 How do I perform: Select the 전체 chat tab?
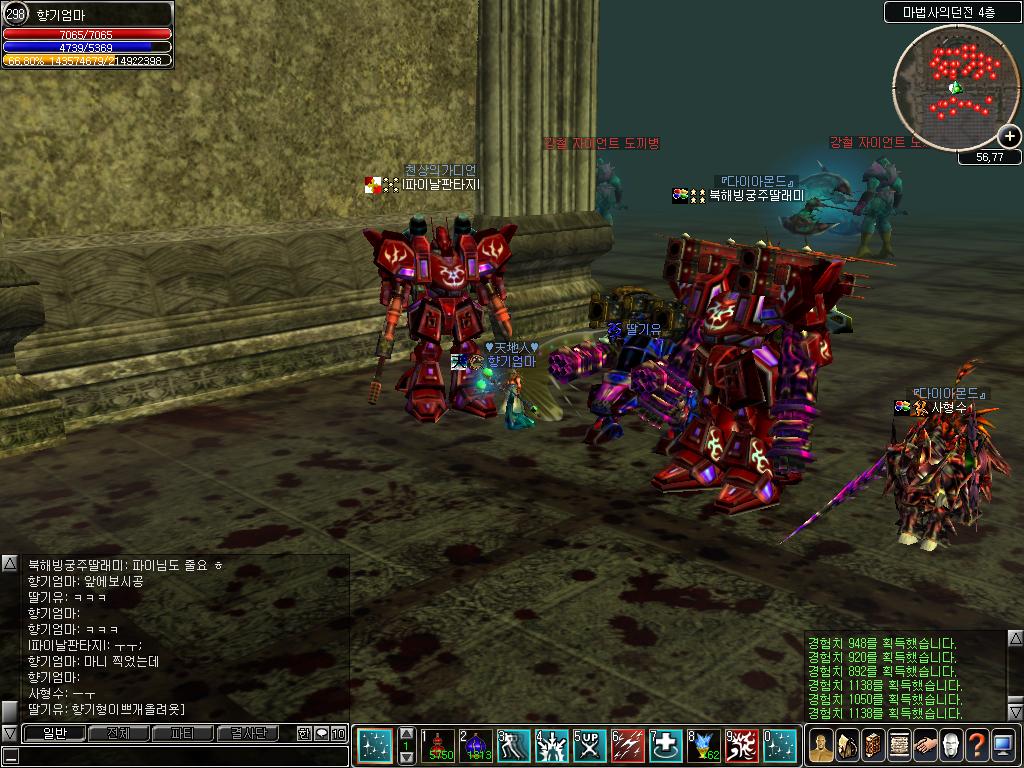[x=118, y=733]
